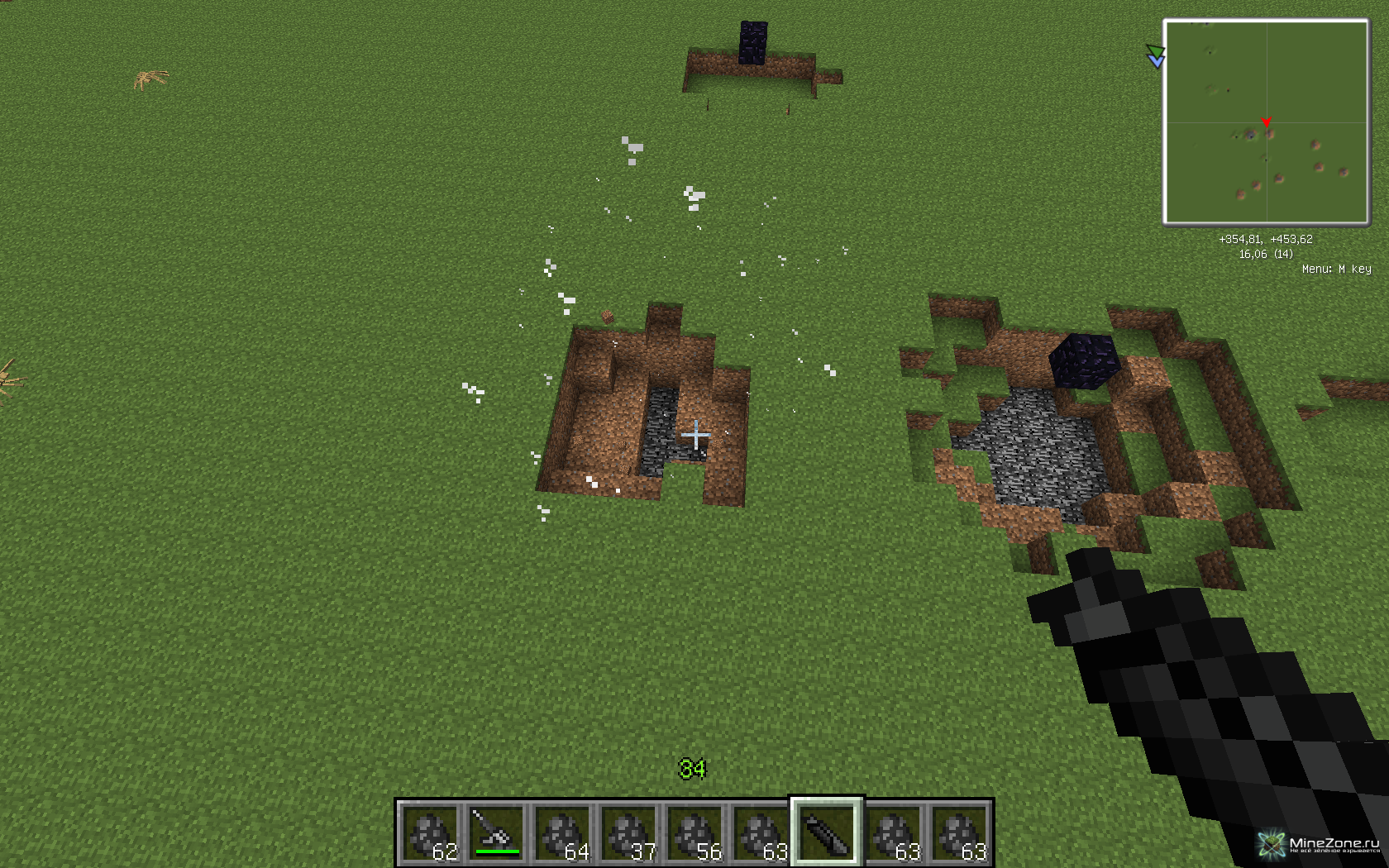The height and width of the screenshot is (868, 1389).
Task: Select the hotbar stack of 64
Action: pyautogui.click(x=562, y=833)
